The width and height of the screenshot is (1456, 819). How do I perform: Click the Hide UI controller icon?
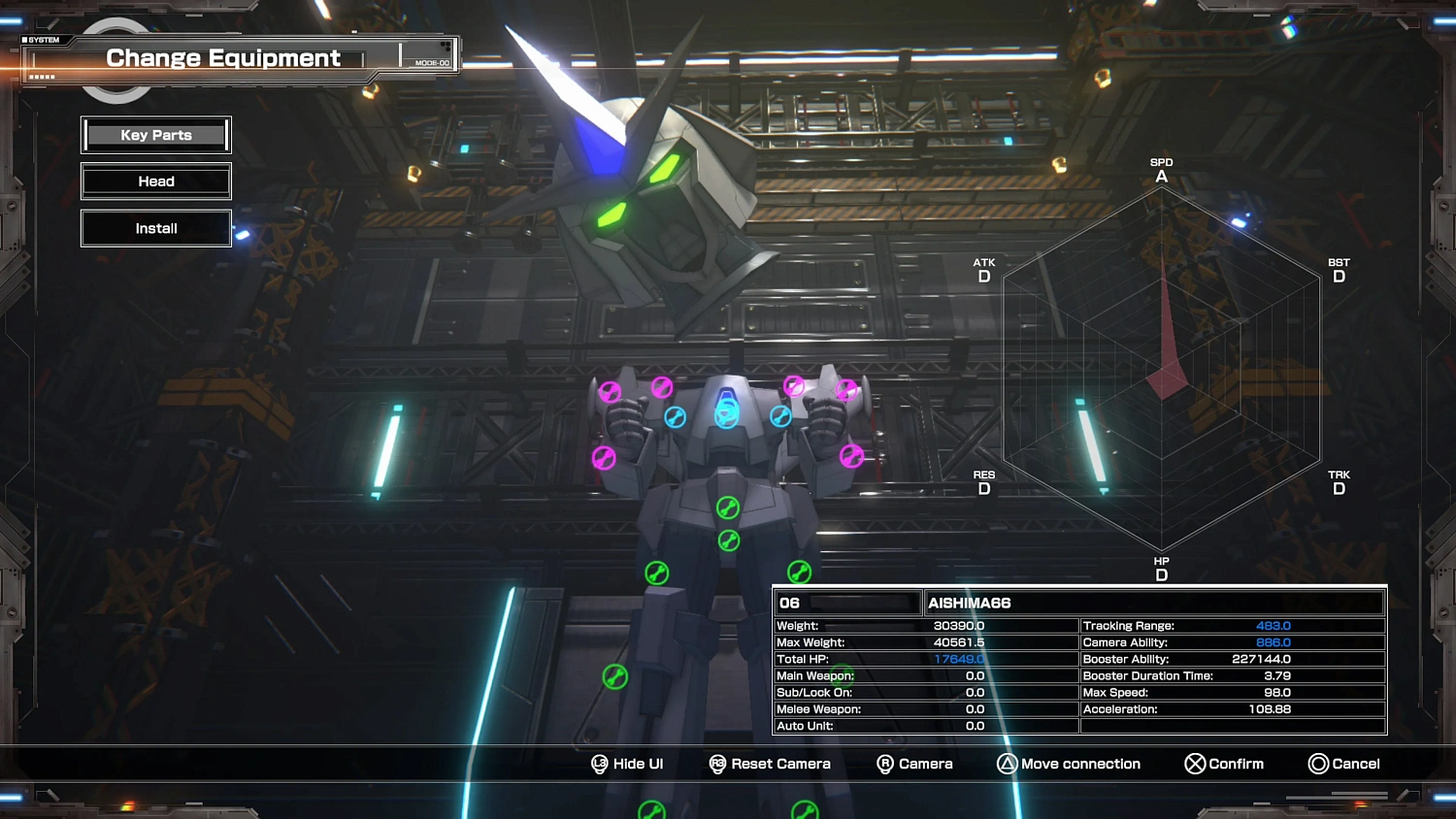[600, 764]
